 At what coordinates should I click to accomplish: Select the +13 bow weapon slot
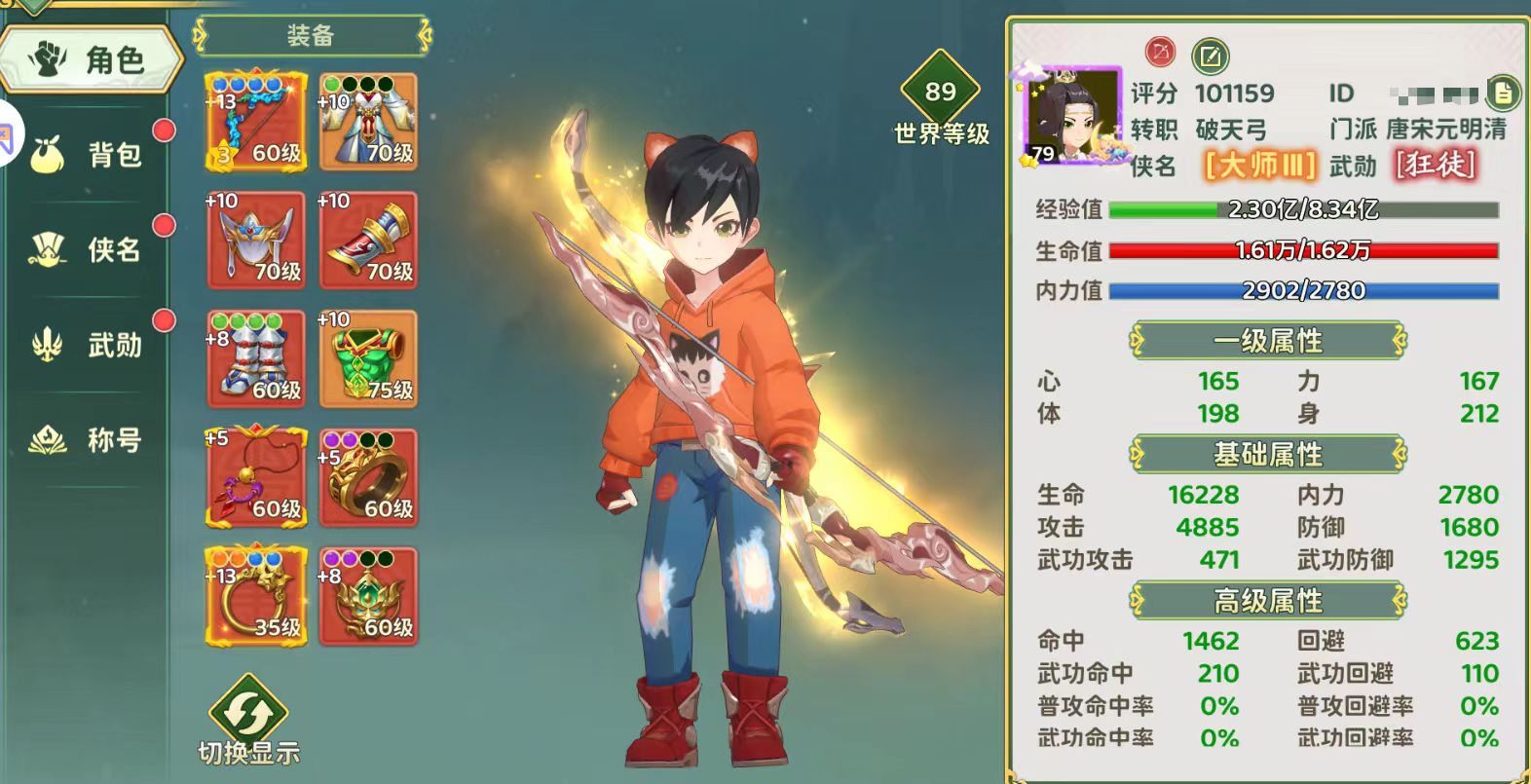point(256,122)
